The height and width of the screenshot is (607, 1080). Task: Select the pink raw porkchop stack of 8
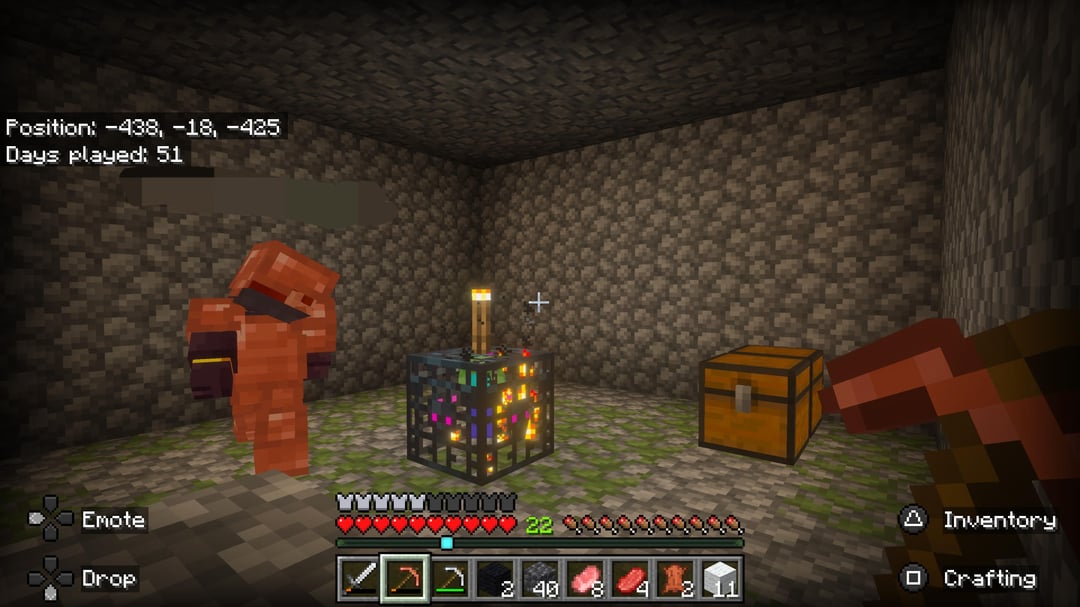(586, 579)
